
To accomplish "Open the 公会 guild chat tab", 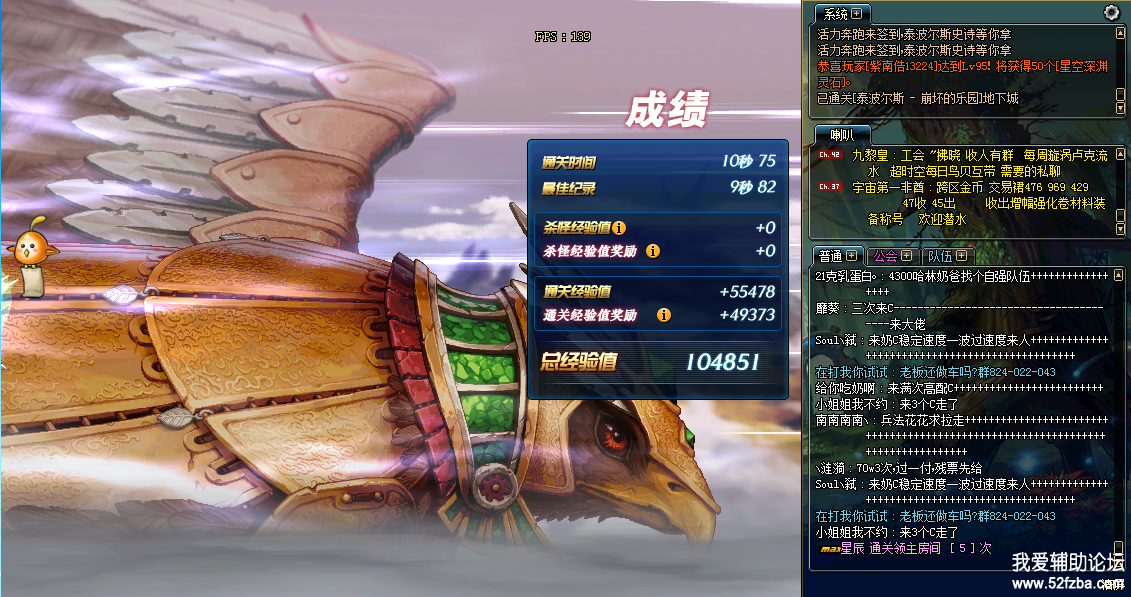I will point(884,256).
